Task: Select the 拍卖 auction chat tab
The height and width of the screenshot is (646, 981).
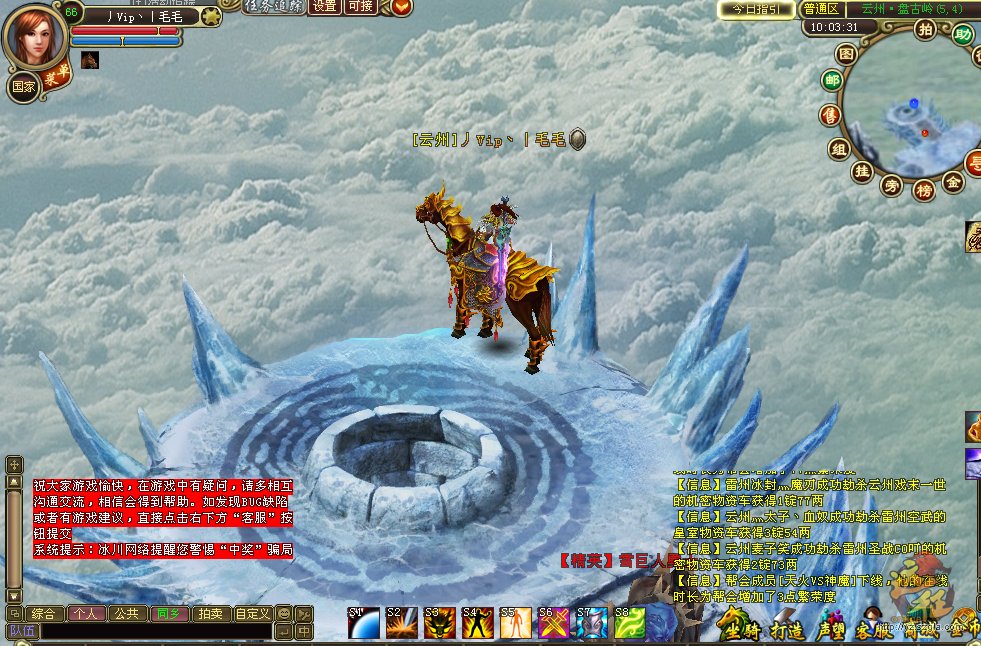Action: point(208,614)
